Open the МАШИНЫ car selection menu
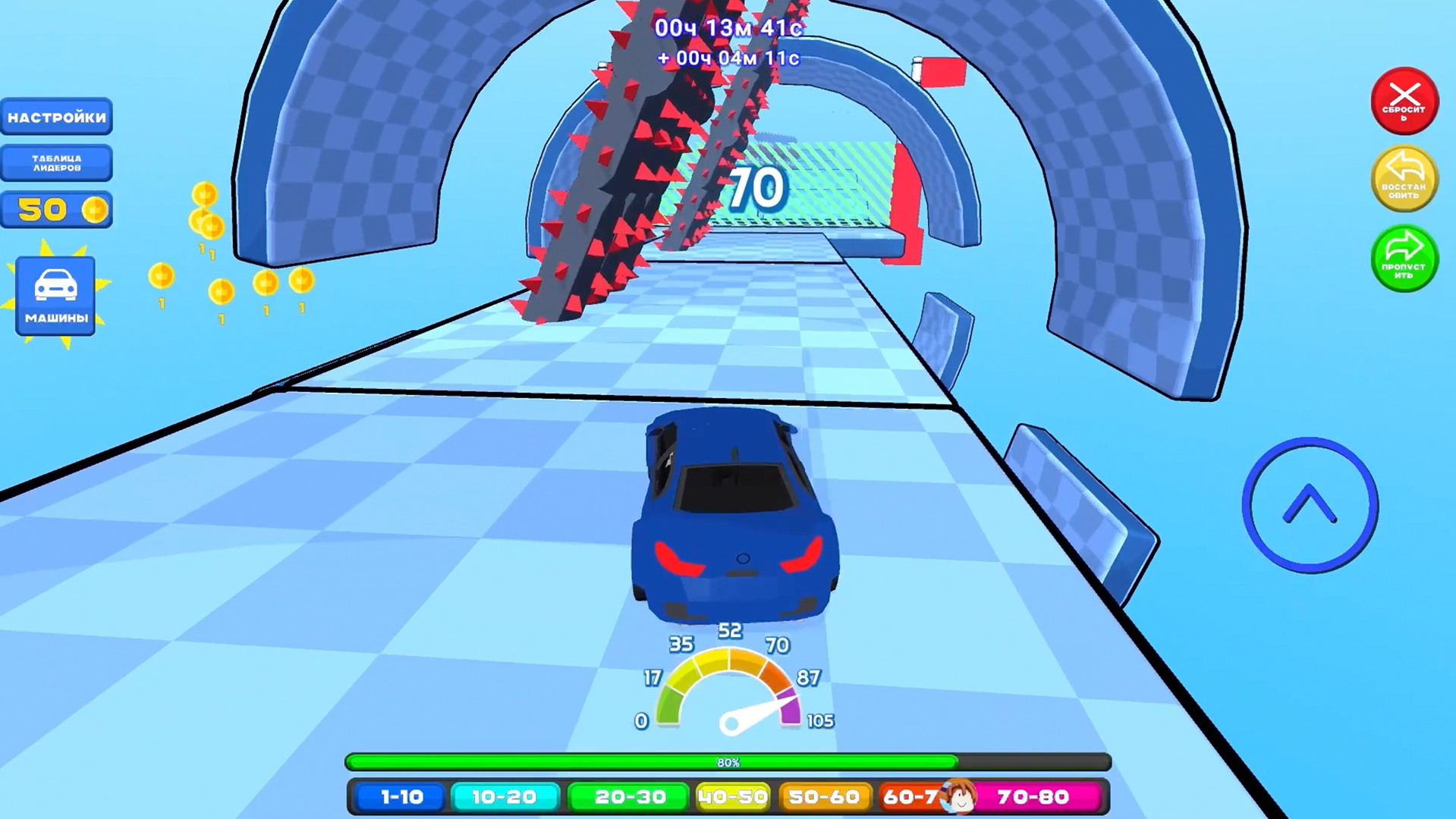The height and width of the screenshot is (819, 1456). click(55, 296)
